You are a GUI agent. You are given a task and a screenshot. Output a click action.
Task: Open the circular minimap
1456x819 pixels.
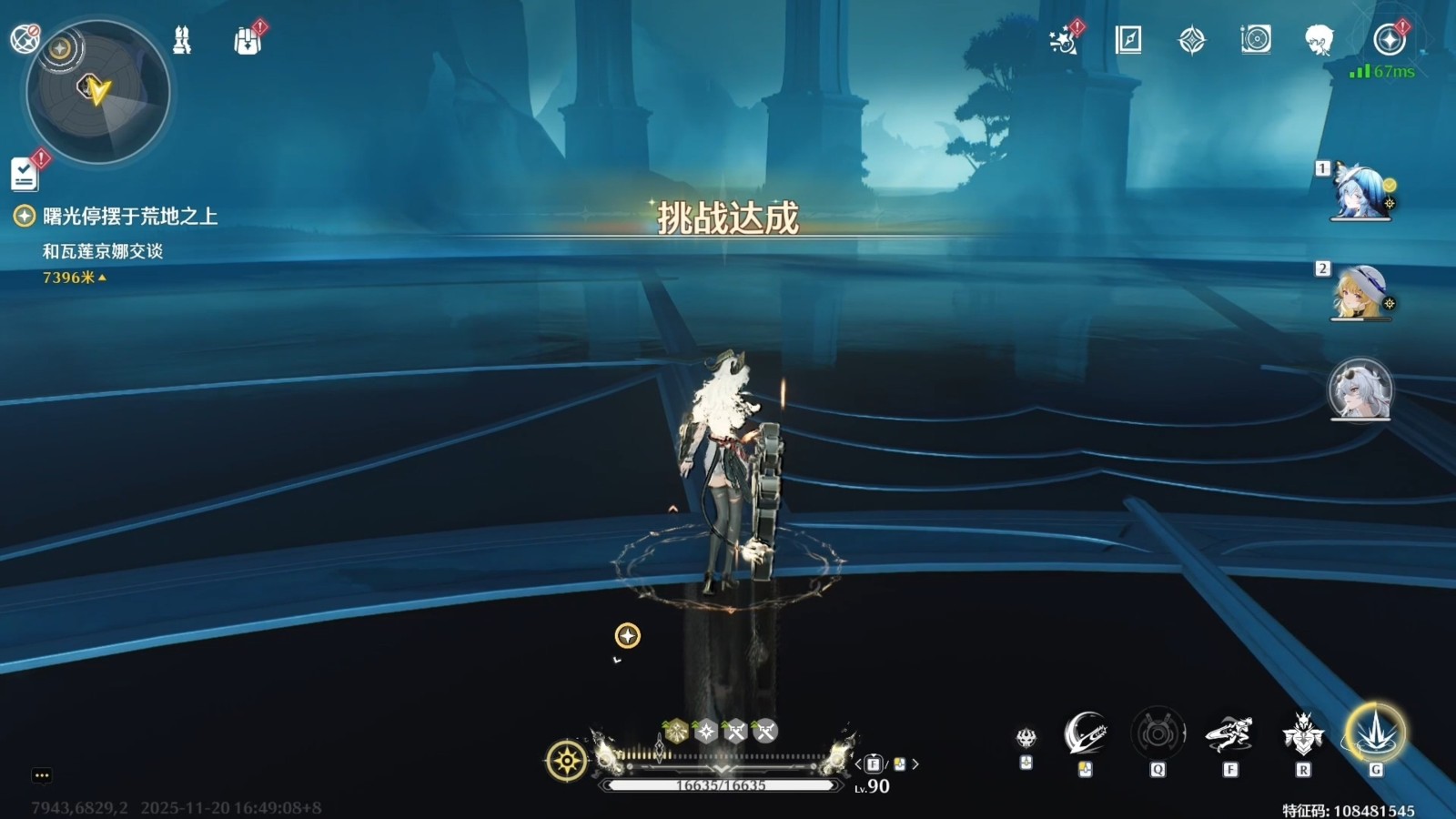(97, 92)
